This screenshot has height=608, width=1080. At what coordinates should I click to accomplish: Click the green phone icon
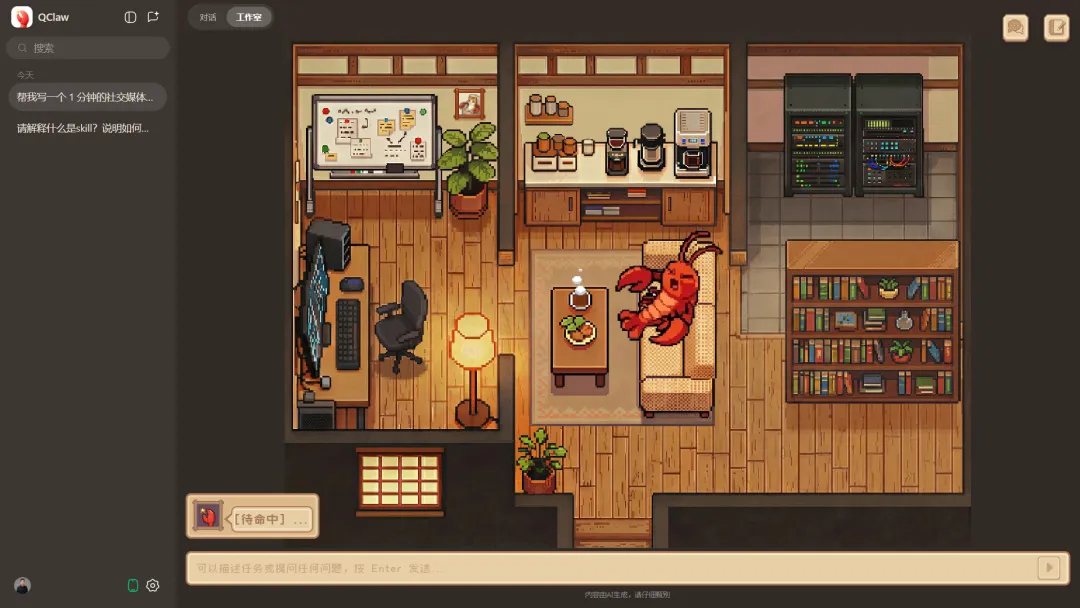point(132,585)
